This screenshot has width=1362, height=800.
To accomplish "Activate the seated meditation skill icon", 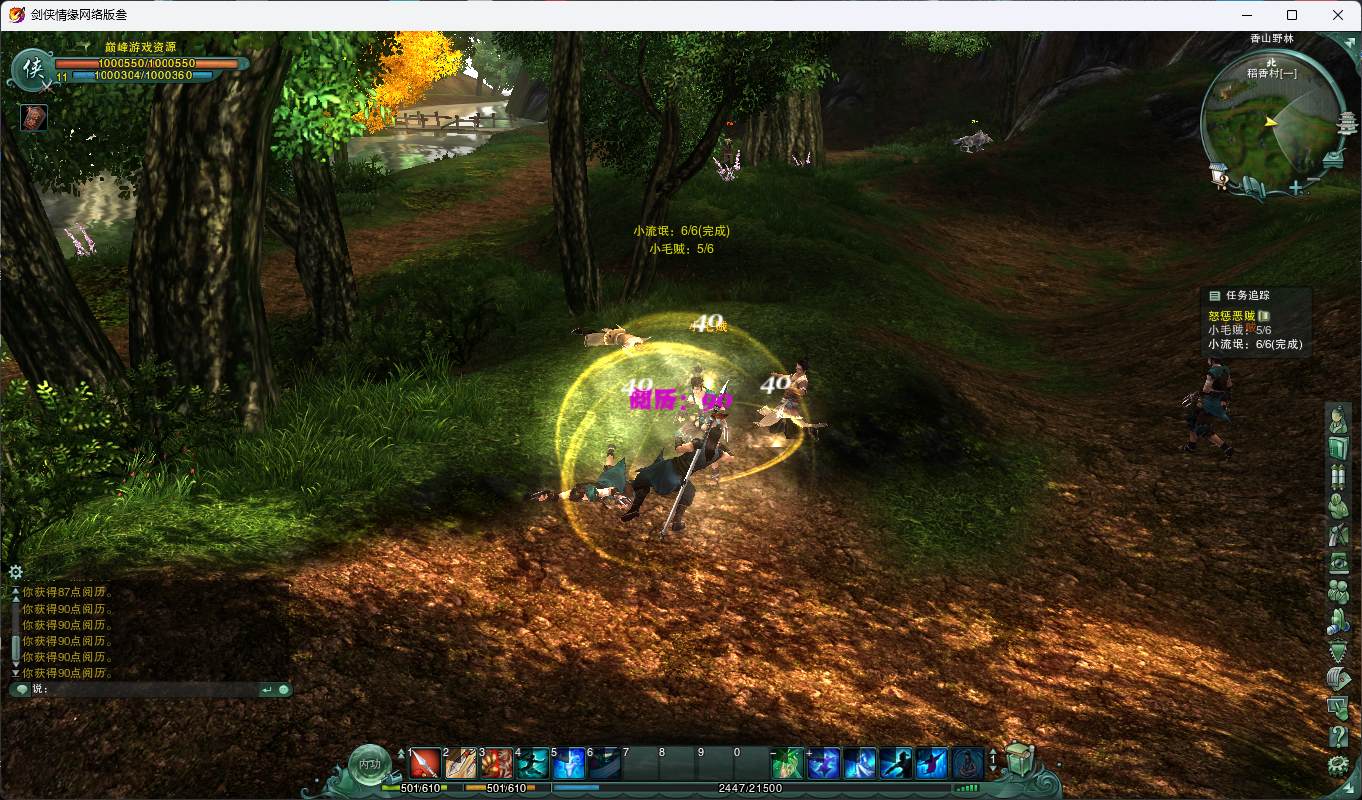I will click(x=967, y=764).
